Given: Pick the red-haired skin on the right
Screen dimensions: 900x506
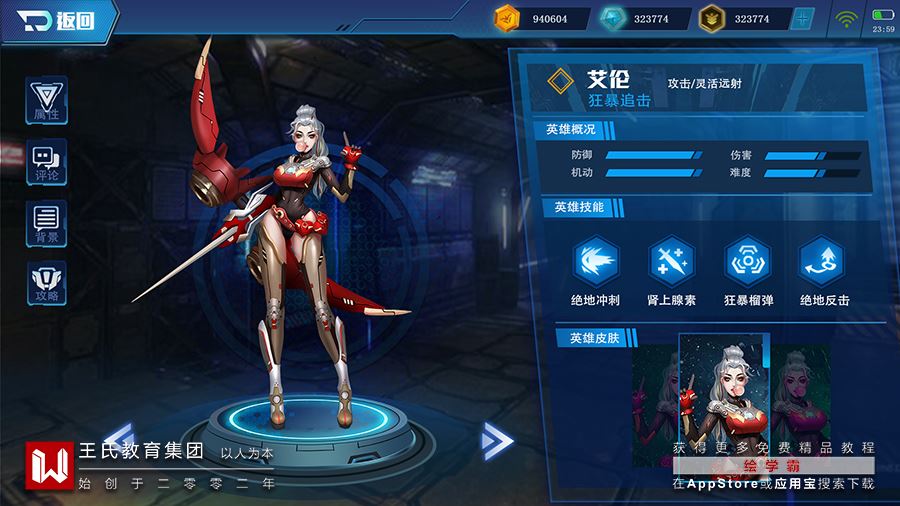Looking at the screenshot, I should (803, 395).
